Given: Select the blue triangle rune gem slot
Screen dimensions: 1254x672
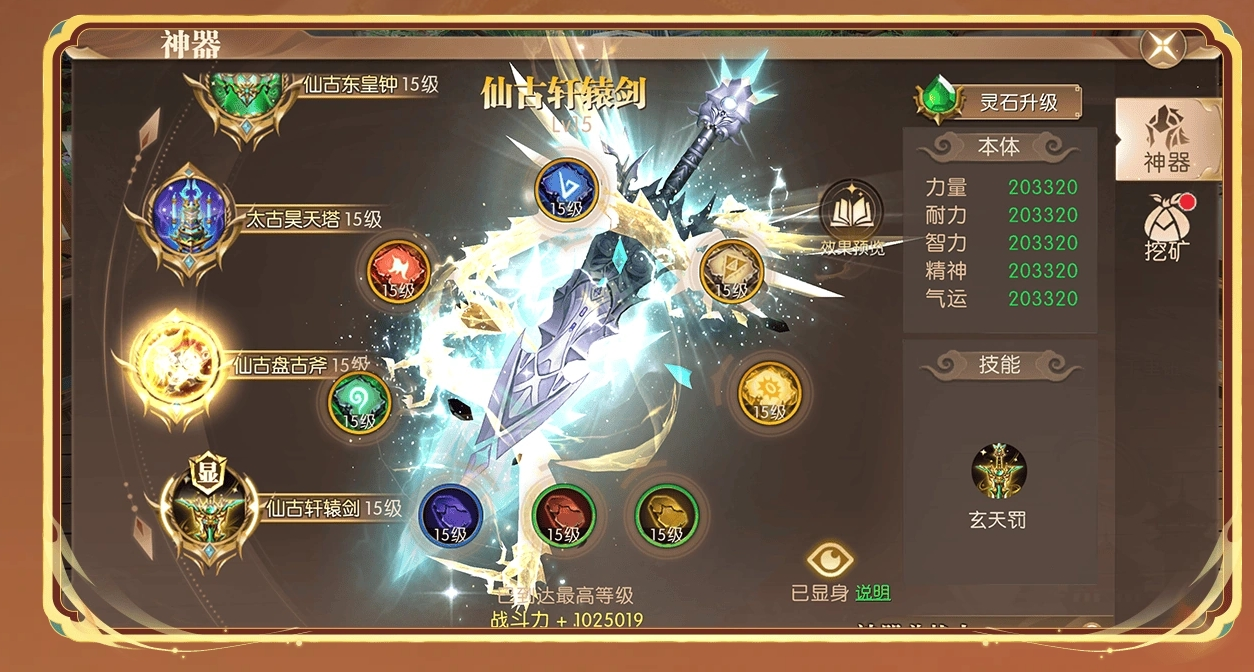Looking at the screenshot, I should [566, 188].
